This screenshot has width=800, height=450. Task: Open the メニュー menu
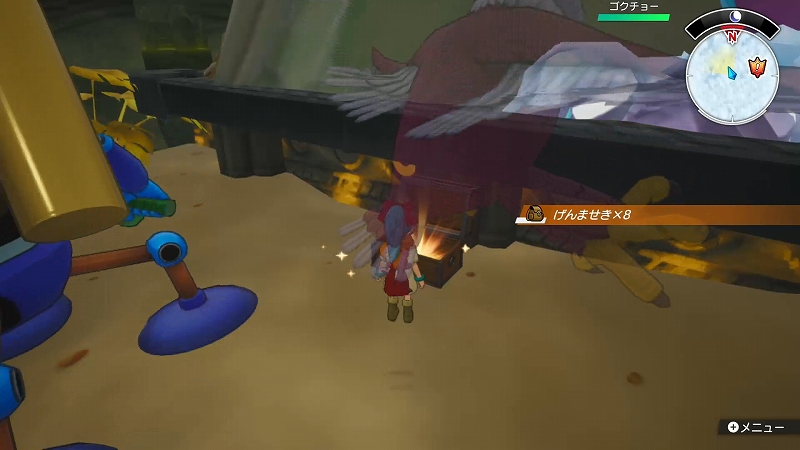coord(757,427)
